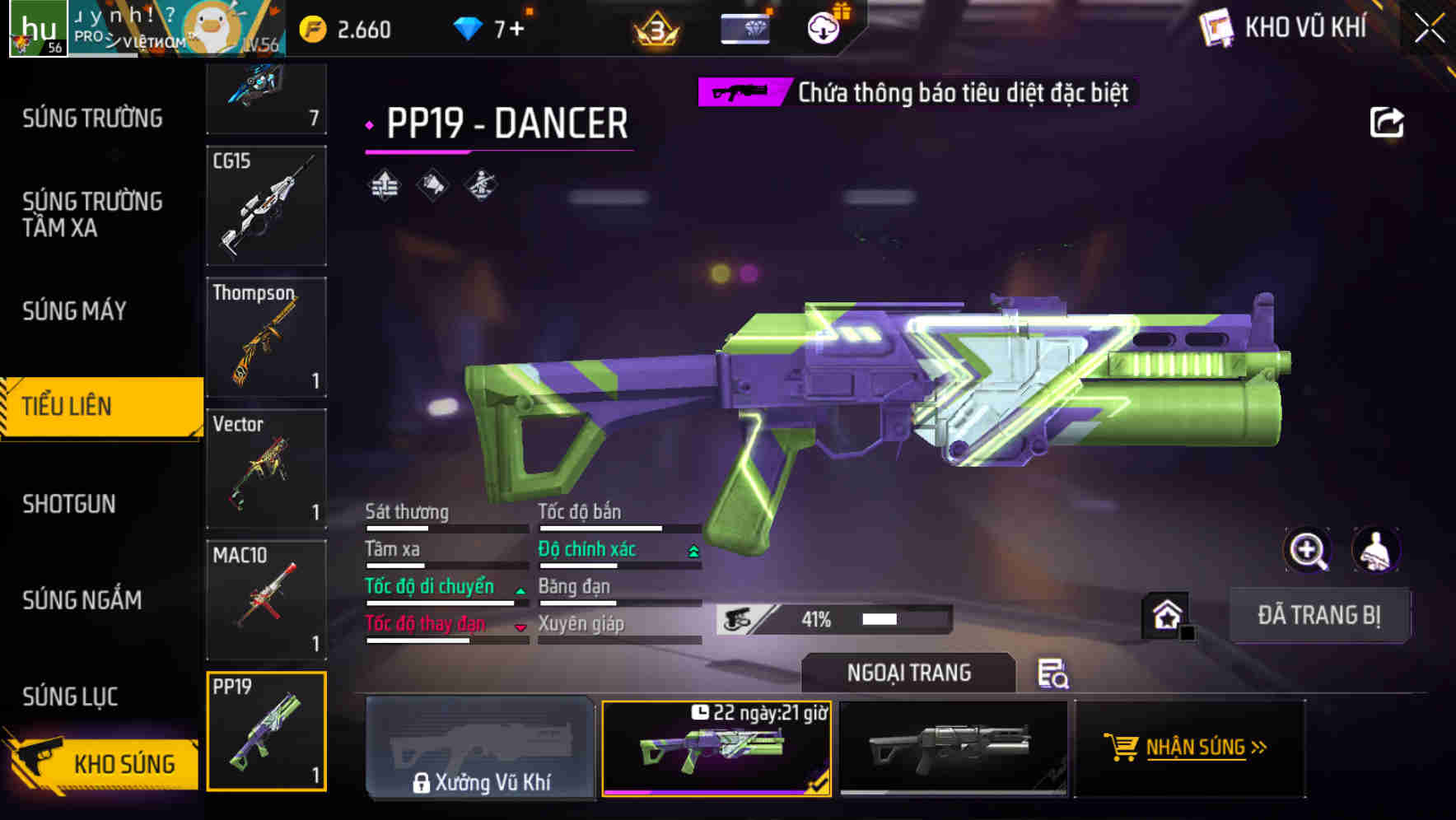Open the Kho Vũ Khí book icon

[x=1216, y=27]
